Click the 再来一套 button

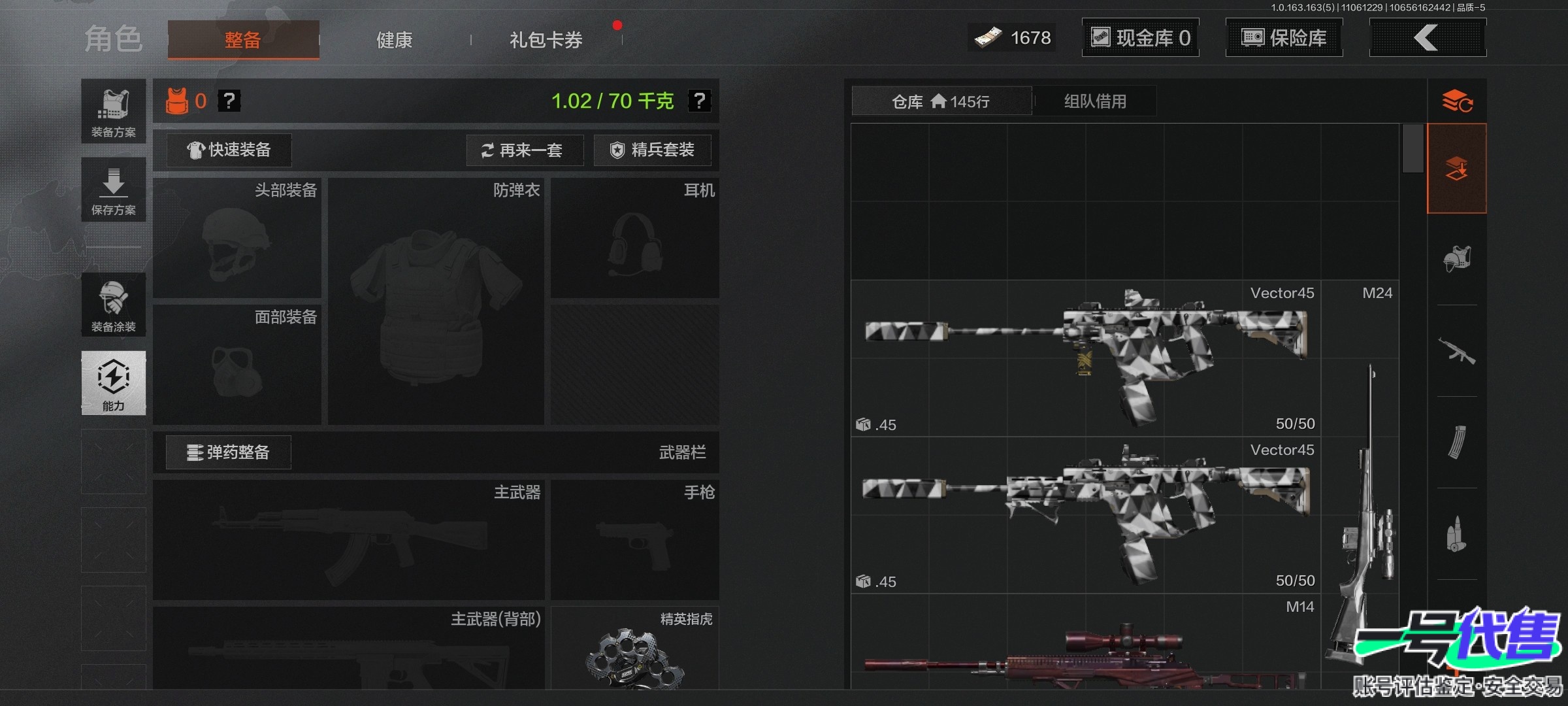click(525, 150)
